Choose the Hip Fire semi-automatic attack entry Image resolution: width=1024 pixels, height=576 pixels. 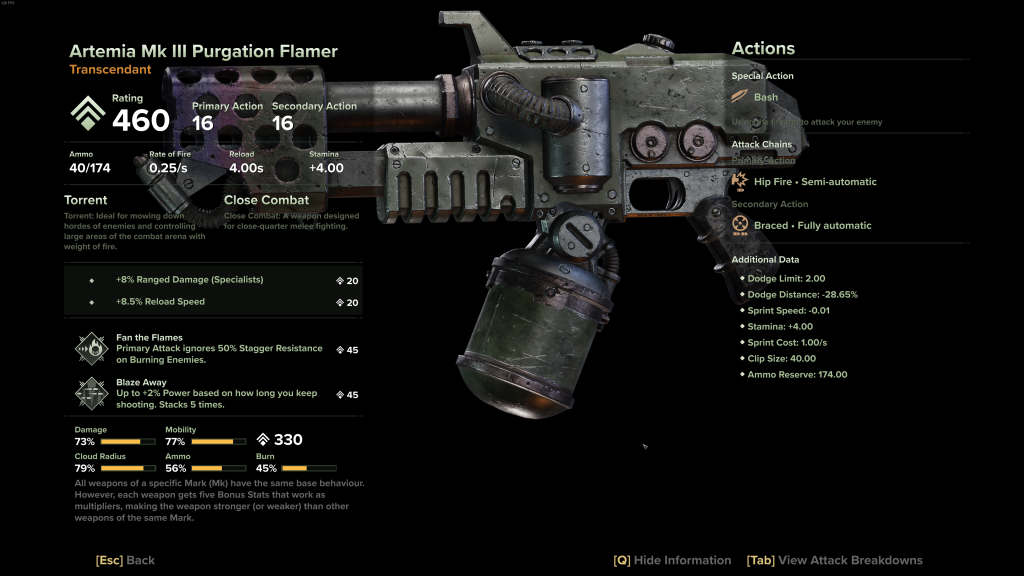(815, 182)
